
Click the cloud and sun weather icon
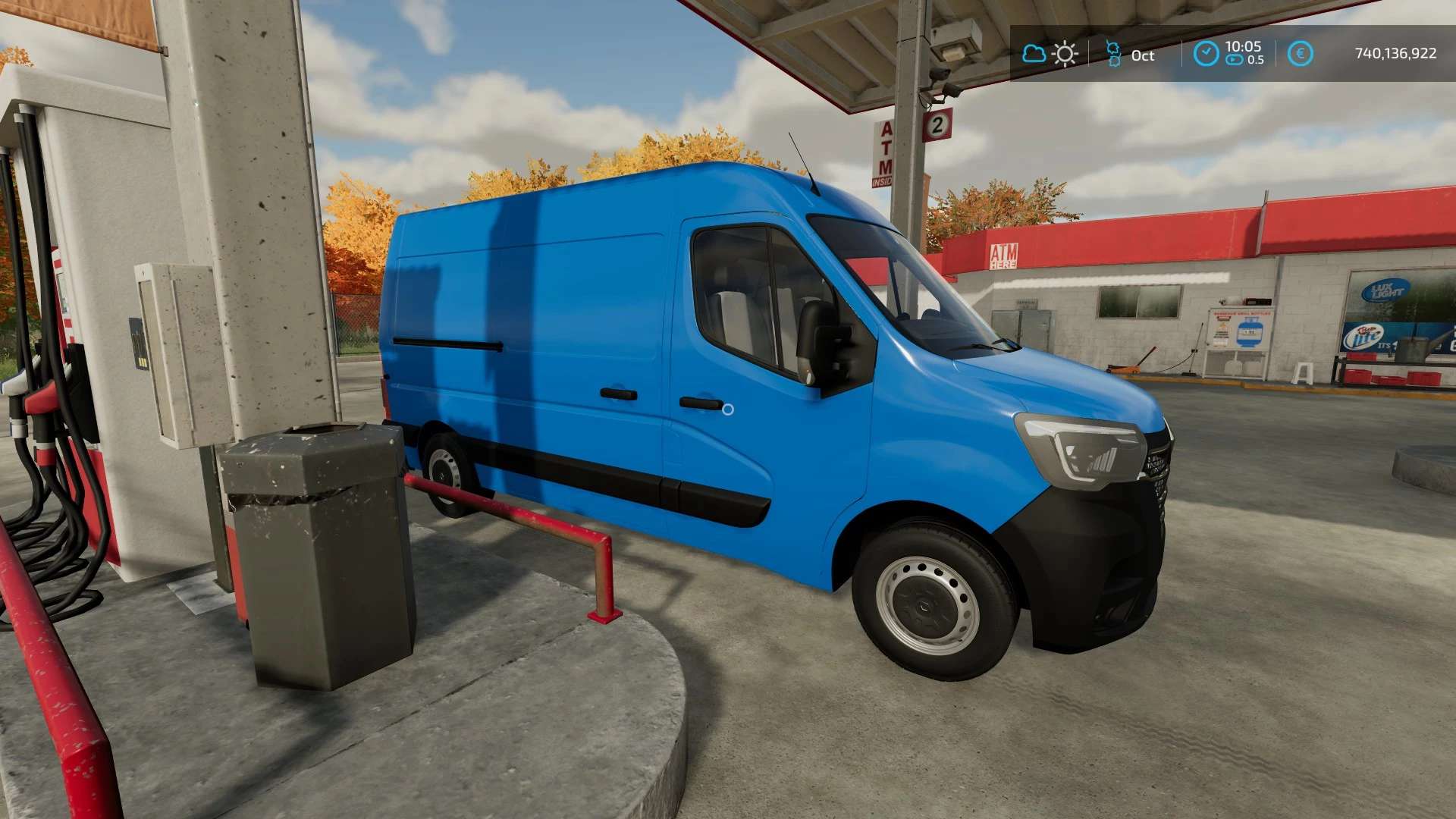1050,54
